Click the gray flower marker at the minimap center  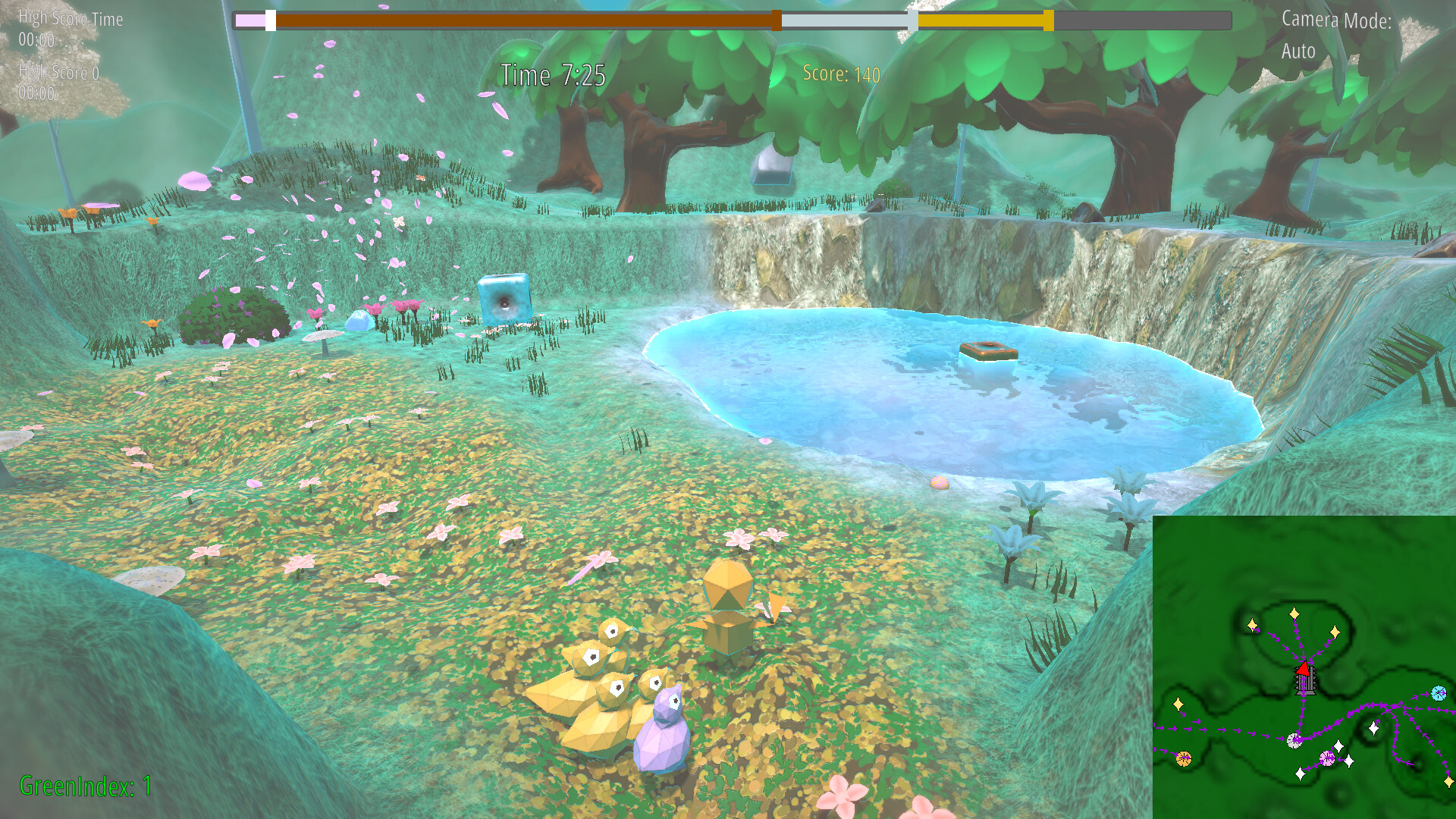[1294, 740]
